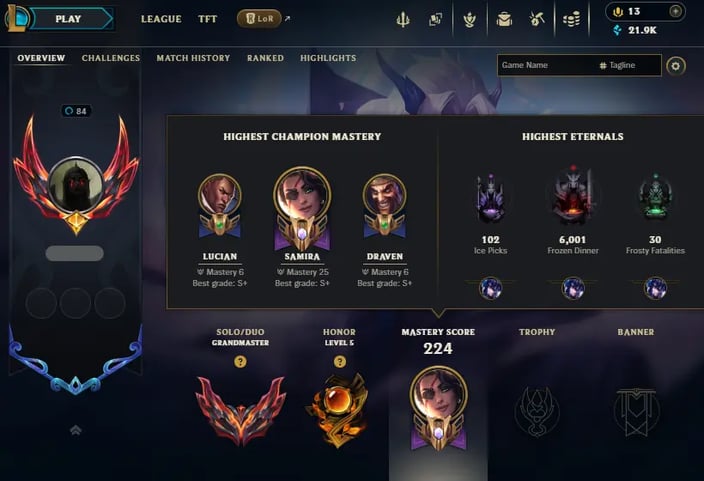Select Draven champion mastery portrait
Viewport: 704px width, 481px height.
[x=384, y=198]
